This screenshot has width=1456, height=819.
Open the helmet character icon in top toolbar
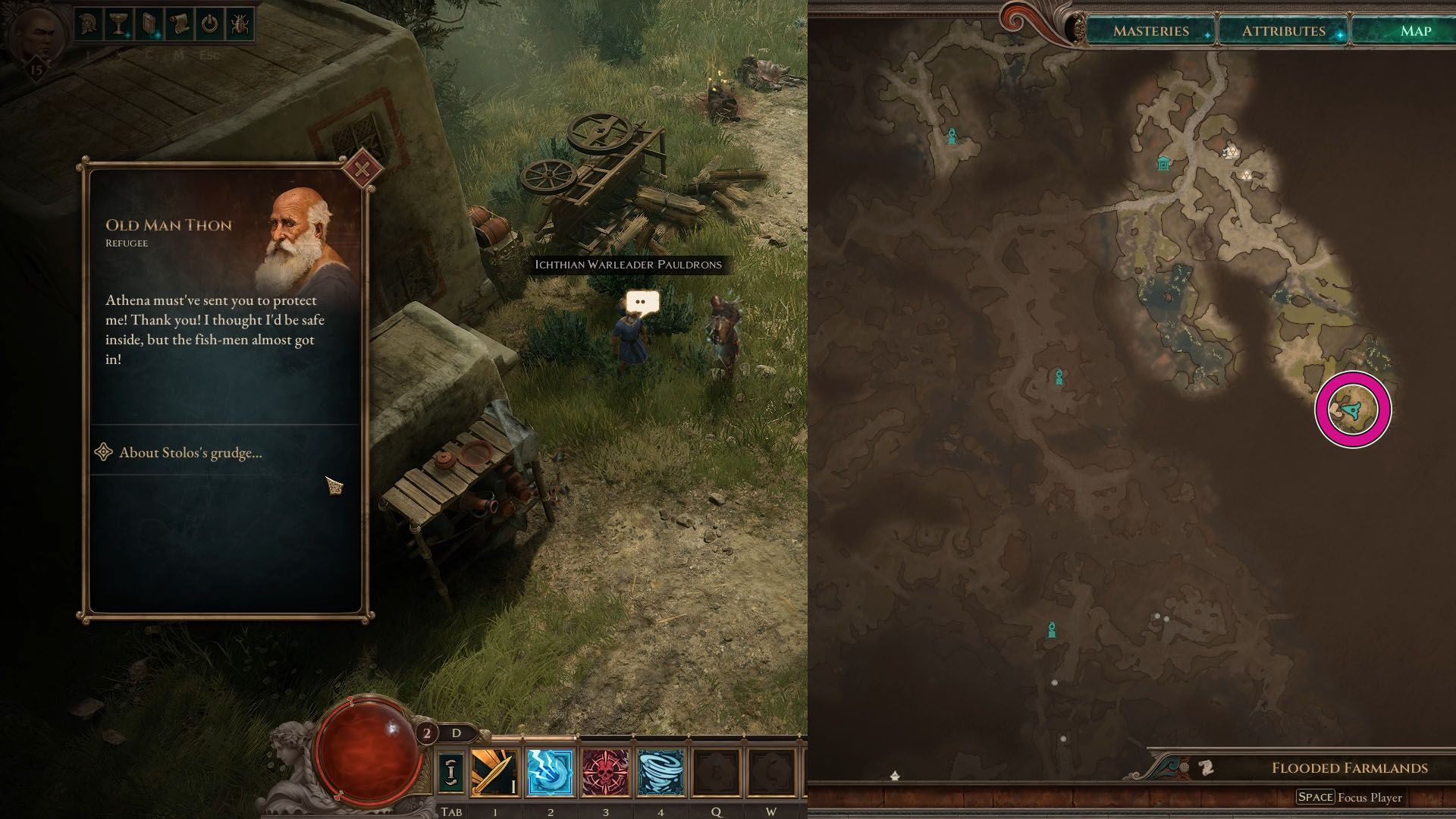click(x=87, y=25)
